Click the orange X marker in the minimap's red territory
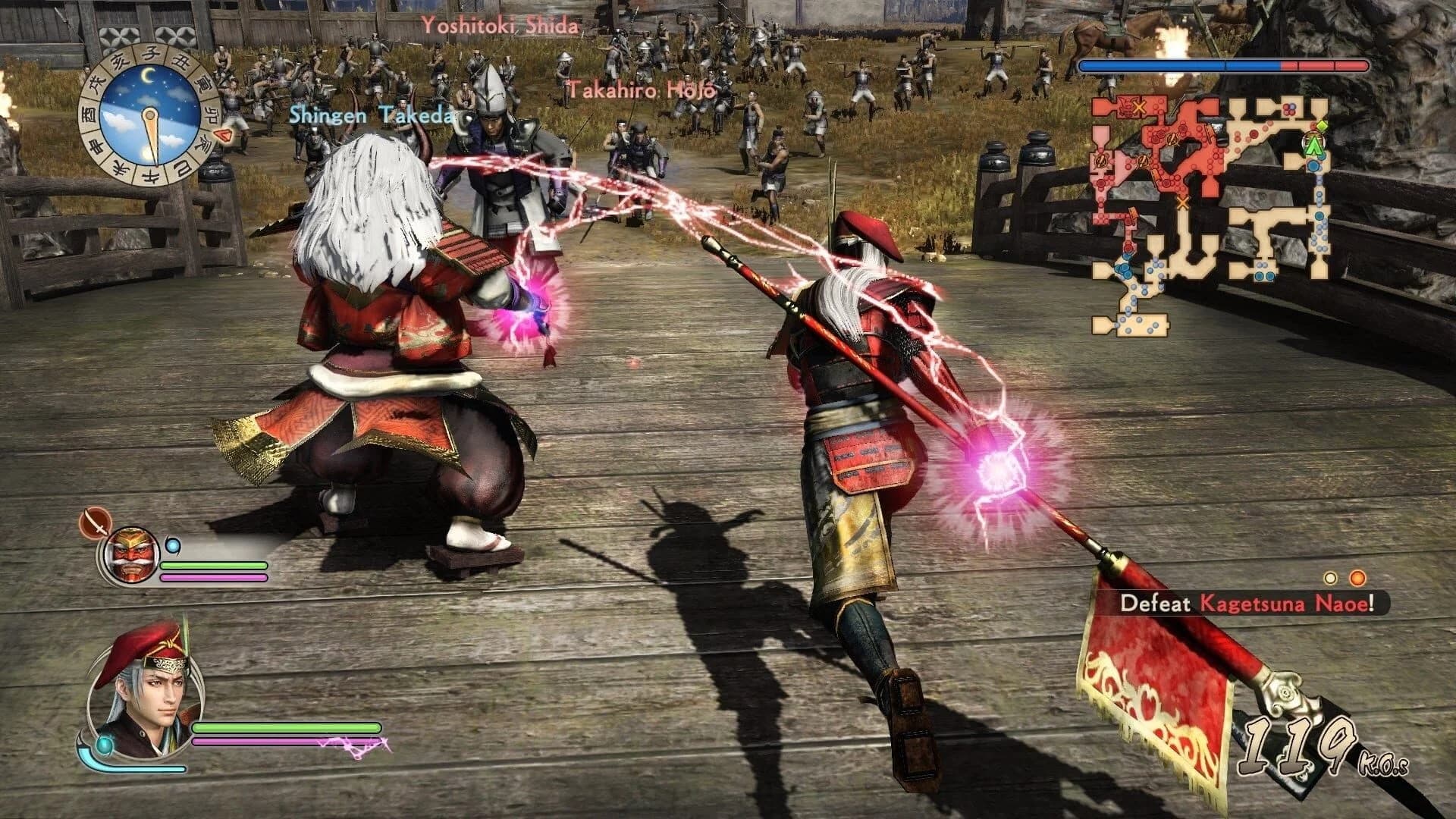Screen dimensions: 1456x819 point(1138,108)
